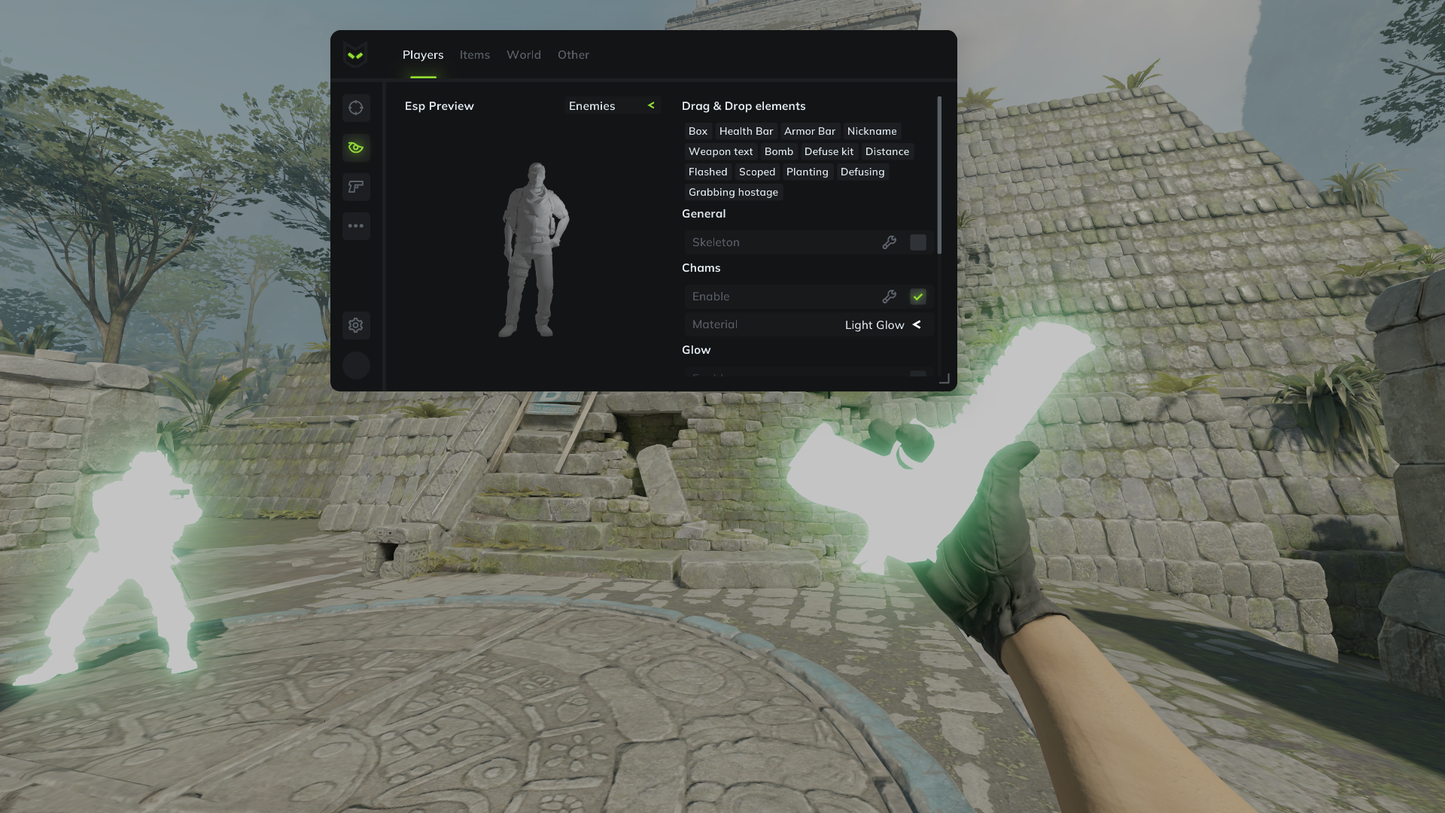Click the green logo in top left corner
Screen dimensions: 1445x813
pos(356,54)
